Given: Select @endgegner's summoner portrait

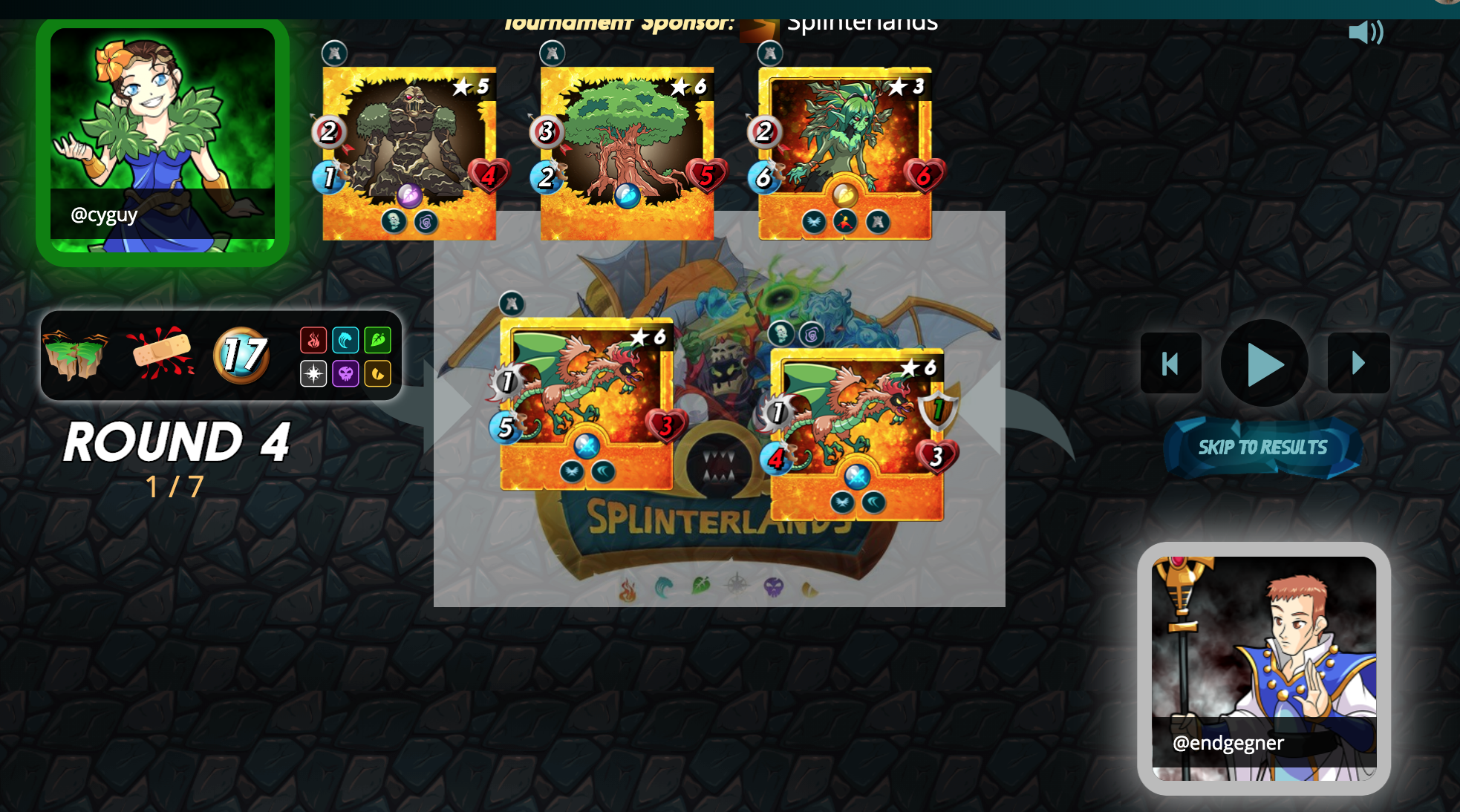Looking at the screenshot, I should click(1264, 668).
